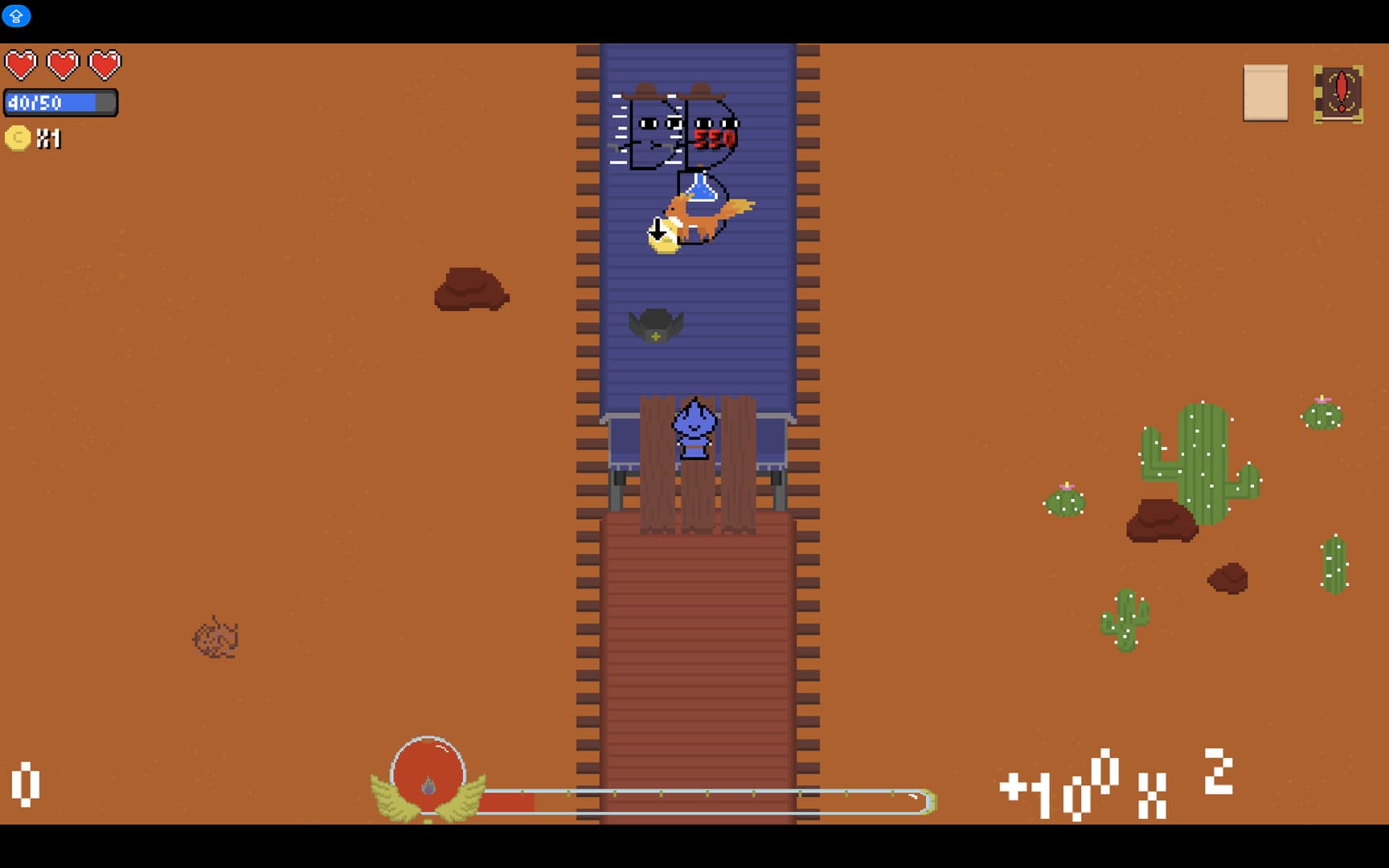This screenshot has height=868, width=1389.
Task: Click the +10 x 2 multiplier text
Action: point(1117,784)
